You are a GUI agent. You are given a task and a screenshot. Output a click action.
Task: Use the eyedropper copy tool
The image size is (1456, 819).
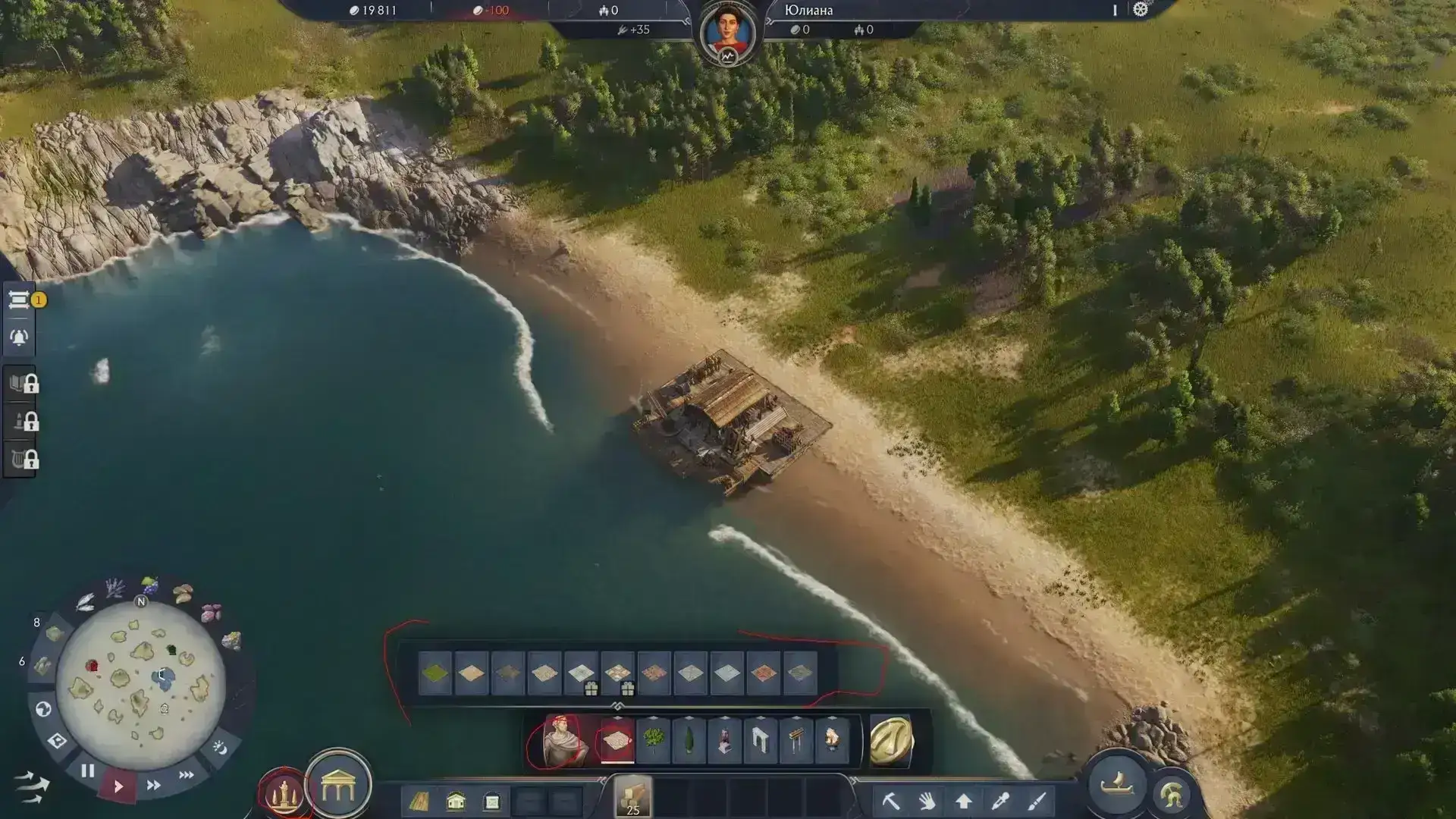(x=1000, y=801)
